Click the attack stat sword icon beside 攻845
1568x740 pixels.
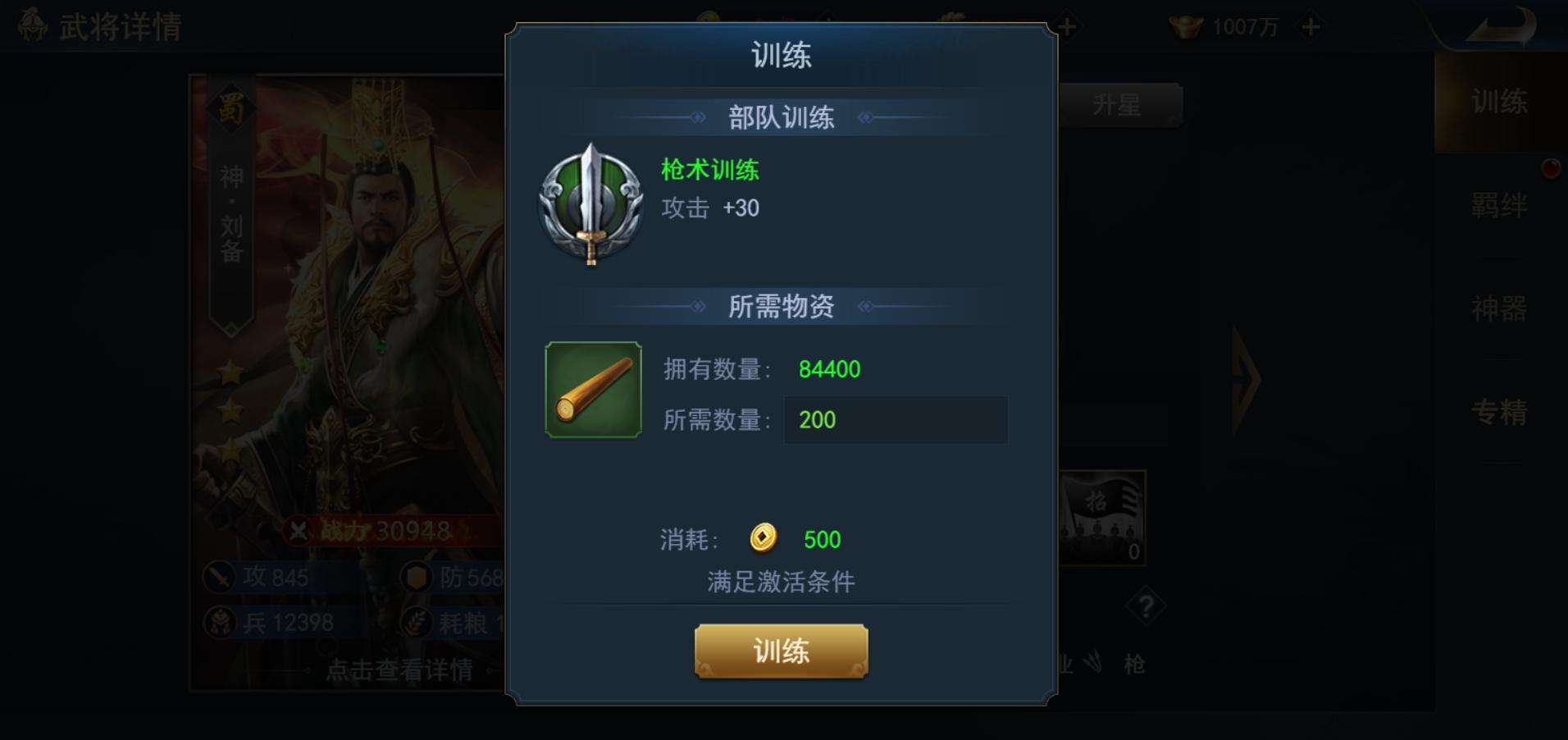[x=217, y=578]
